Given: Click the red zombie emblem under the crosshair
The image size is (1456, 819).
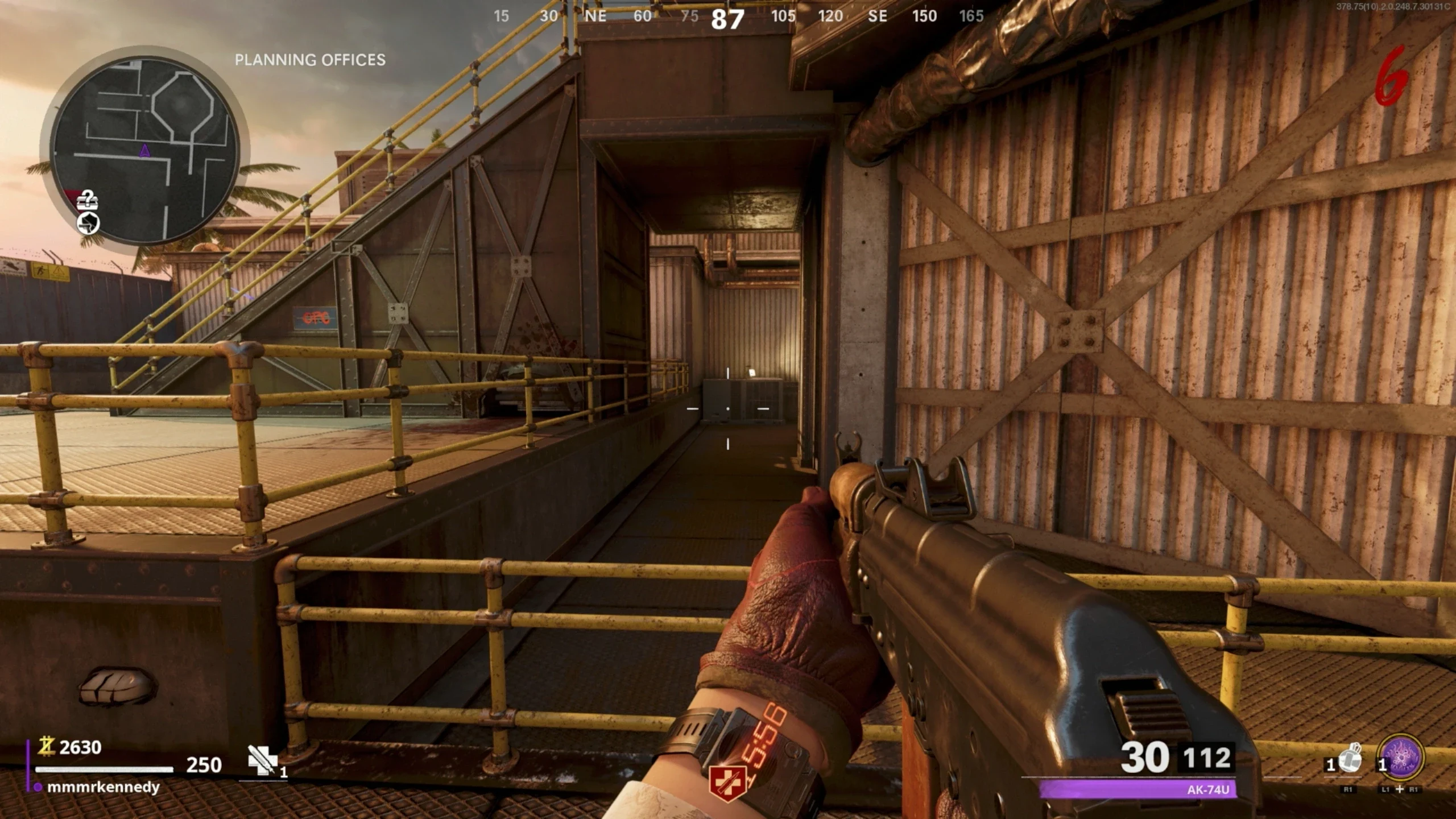Looking at the screenshot, I should tap(727, 784).
